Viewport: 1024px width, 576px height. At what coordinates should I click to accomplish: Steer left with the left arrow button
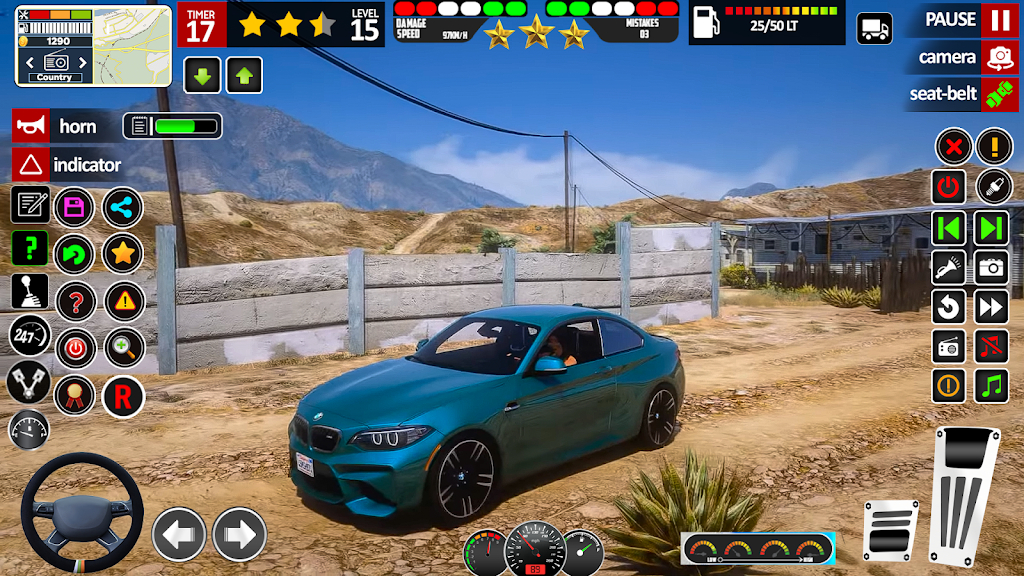point(178,534)
